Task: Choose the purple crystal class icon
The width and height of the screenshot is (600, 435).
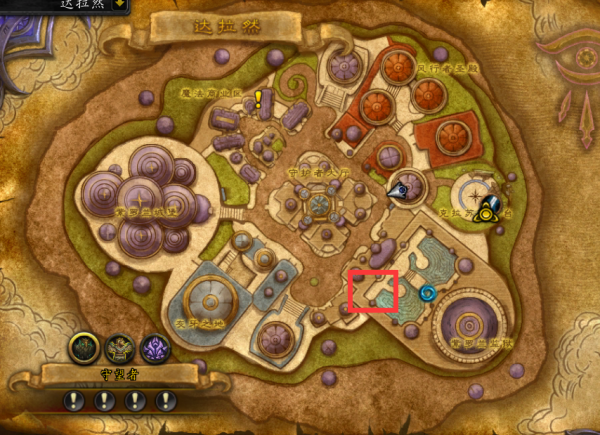Action: 156,349
